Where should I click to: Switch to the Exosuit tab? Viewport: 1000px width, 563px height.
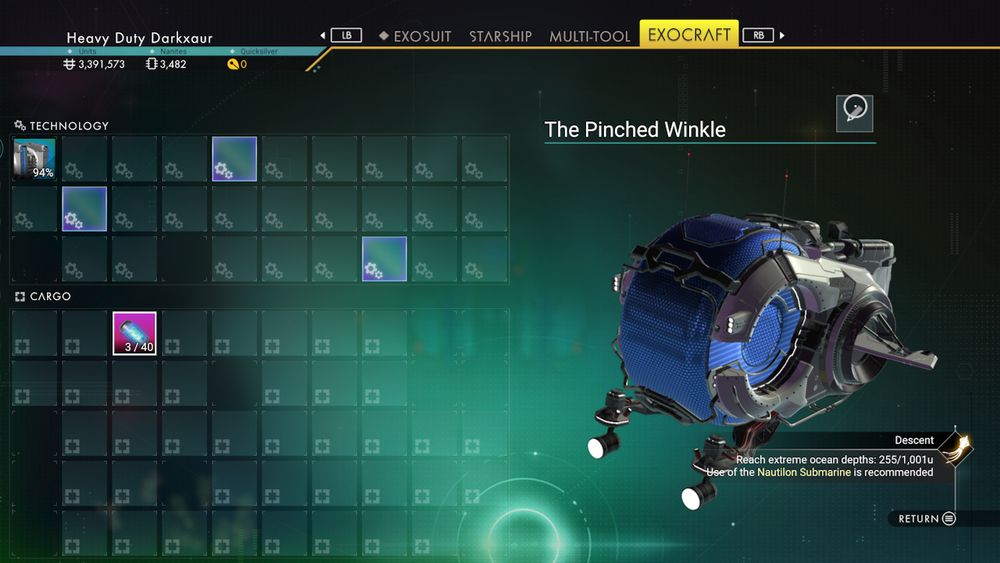click(415, 36)
